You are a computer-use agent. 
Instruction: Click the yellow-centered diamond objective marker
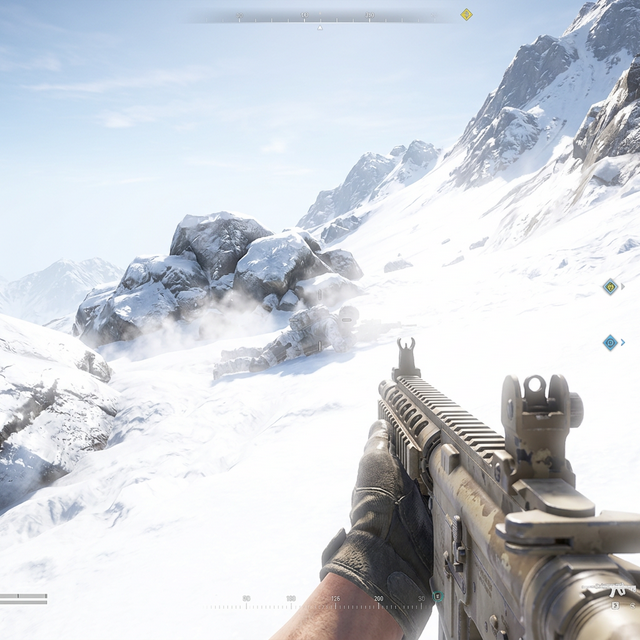(x=610, y=287)
